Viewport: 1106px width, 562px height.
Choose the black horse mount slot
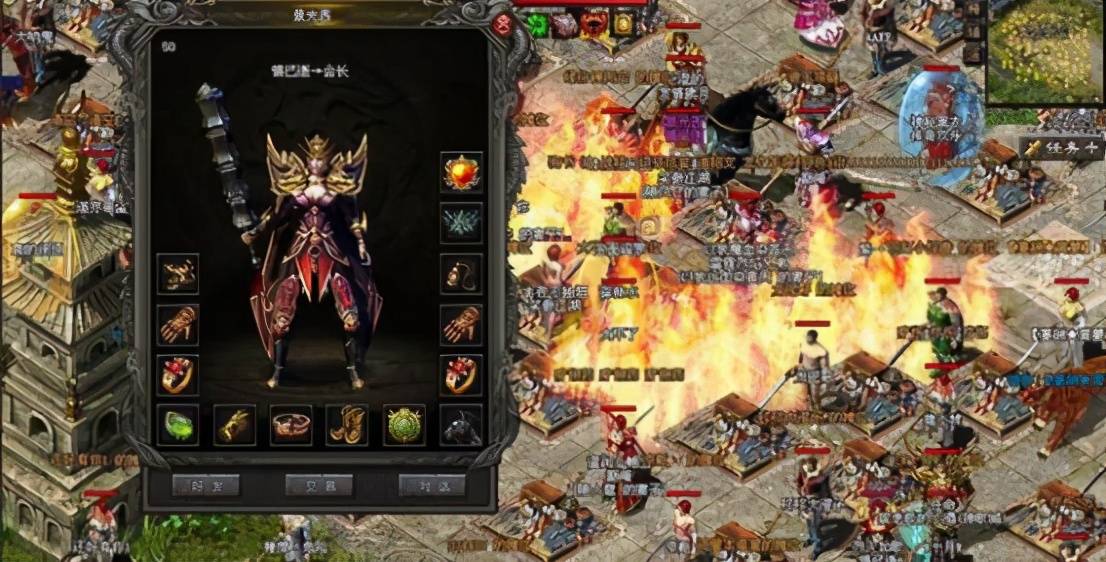click(x=461, y=425)
